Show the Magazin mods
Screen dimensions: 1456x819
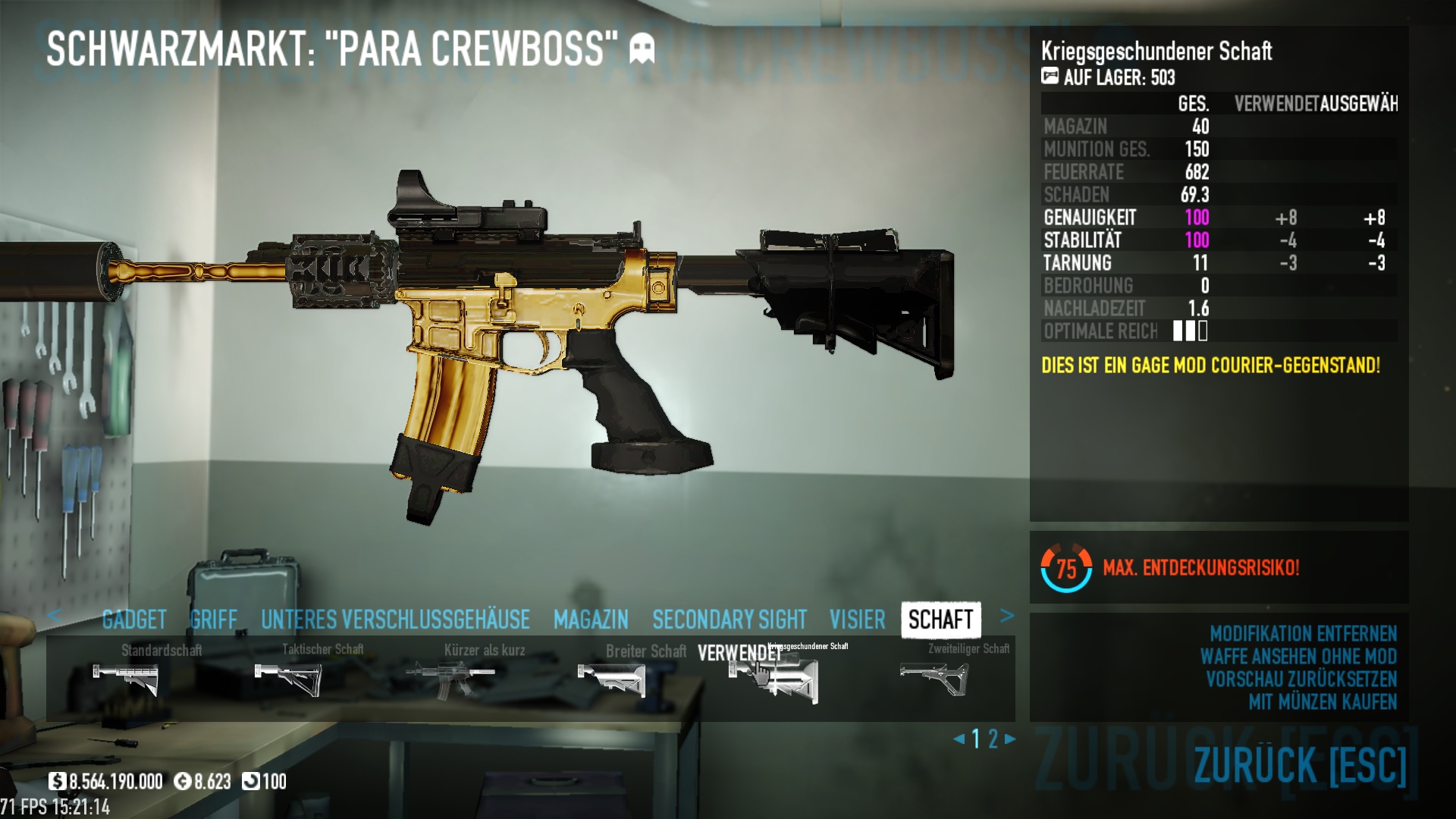coord(591,620)
